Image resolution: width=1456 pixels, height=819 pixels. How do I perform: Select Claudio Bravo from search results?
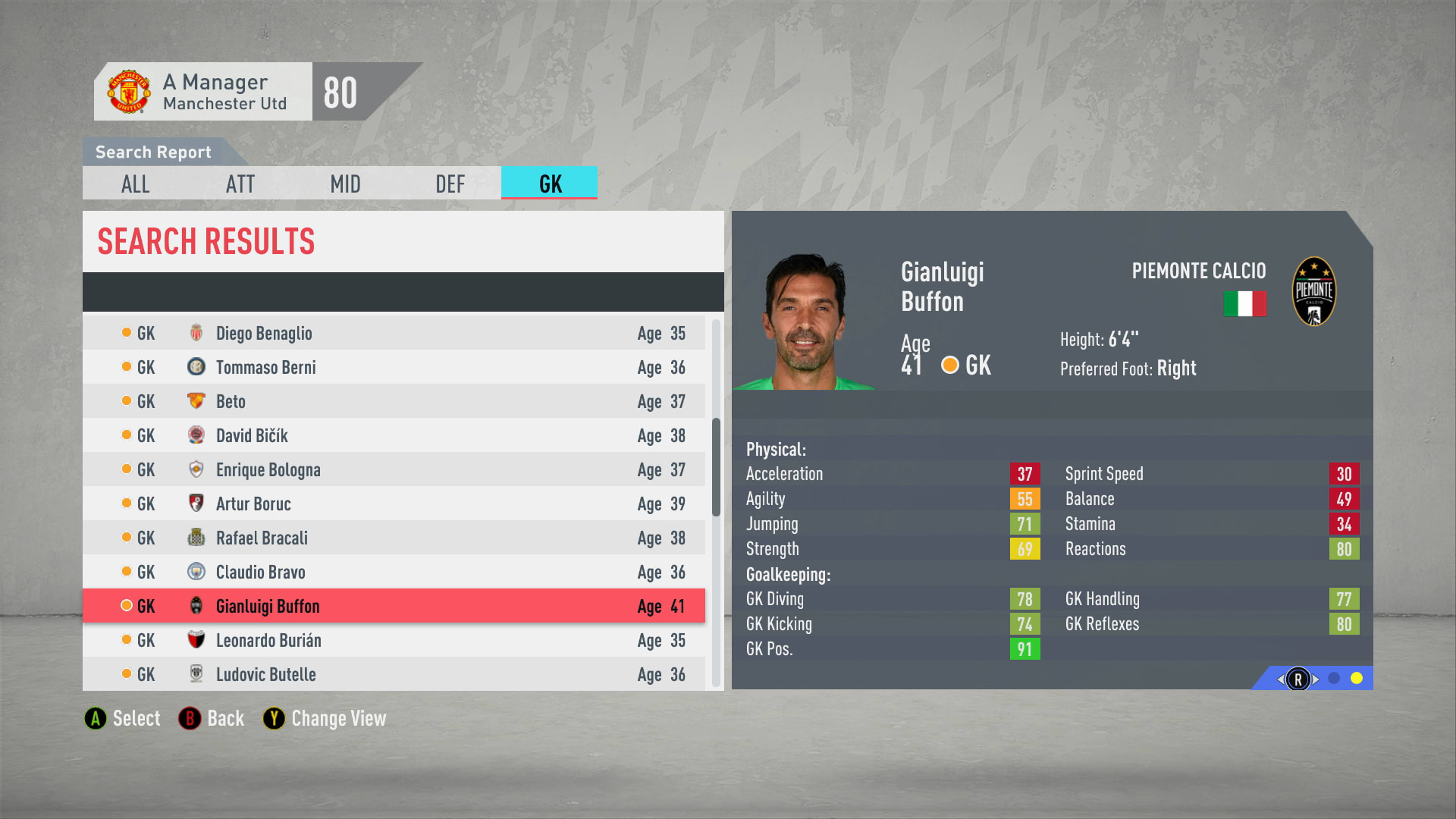[x=394, y=572]
